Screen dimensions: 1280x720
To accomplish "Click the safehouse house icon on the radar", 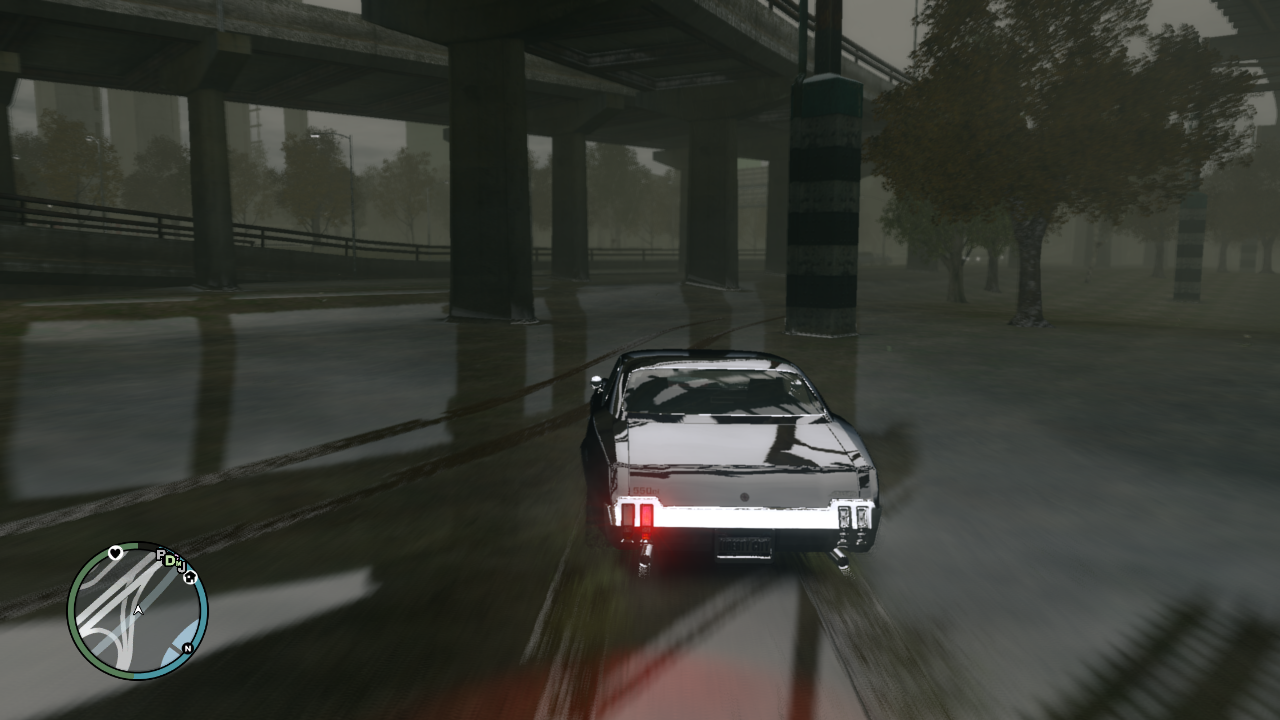I will point(190,579).
